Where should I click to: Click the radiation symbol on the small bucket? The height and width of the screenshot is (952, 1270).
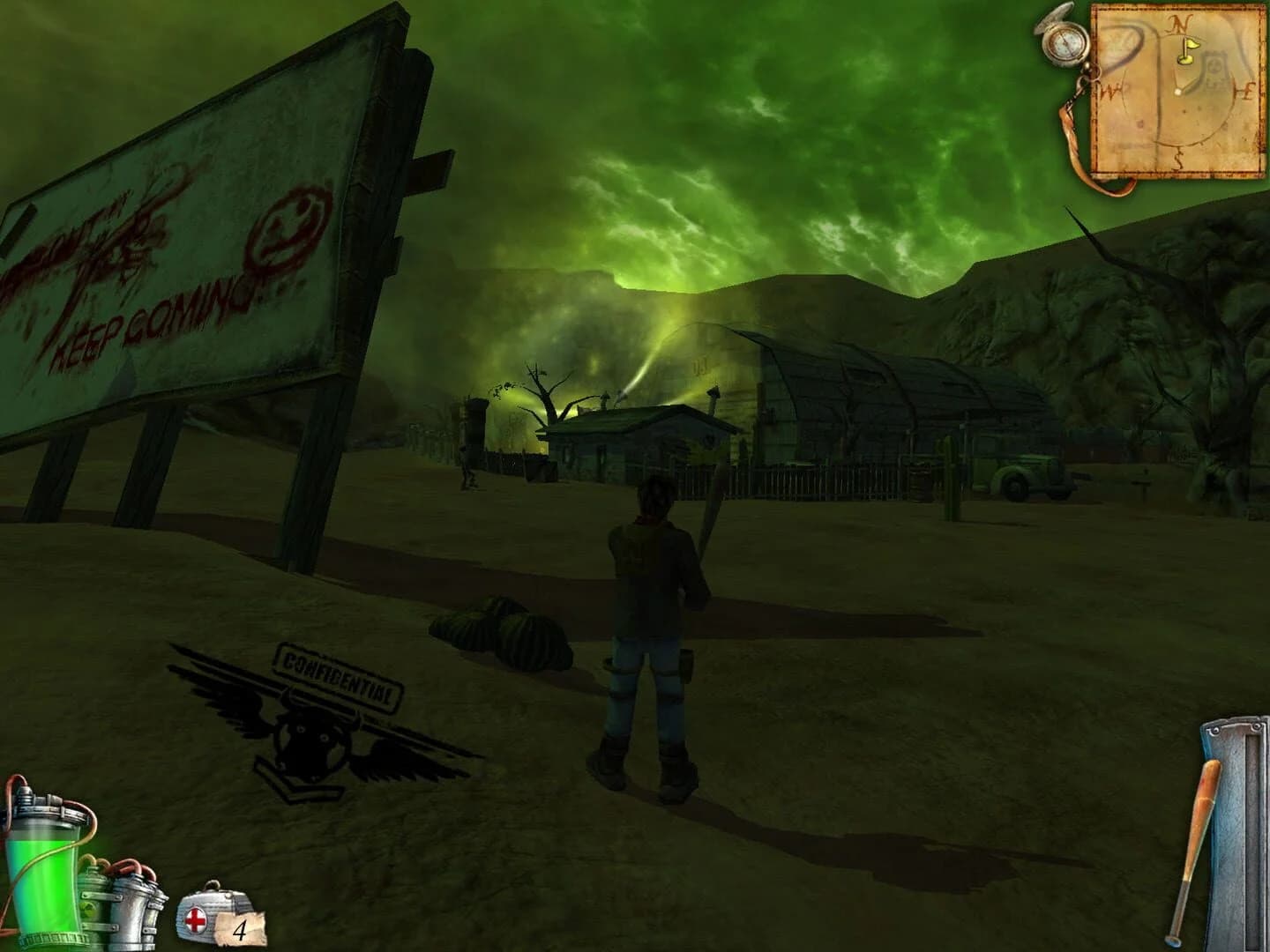pyautogui.click(x=90, y=911)
